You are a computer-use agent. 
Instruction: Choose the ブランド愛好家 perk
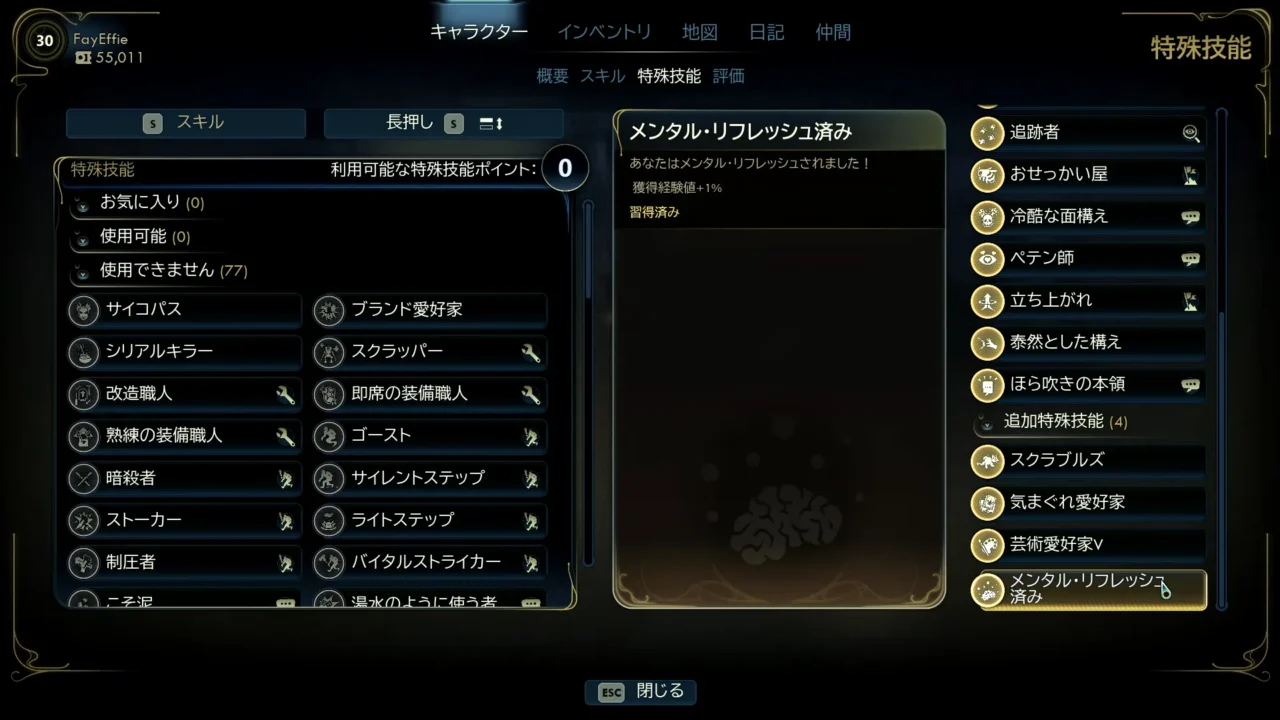(x=430, y=310)
